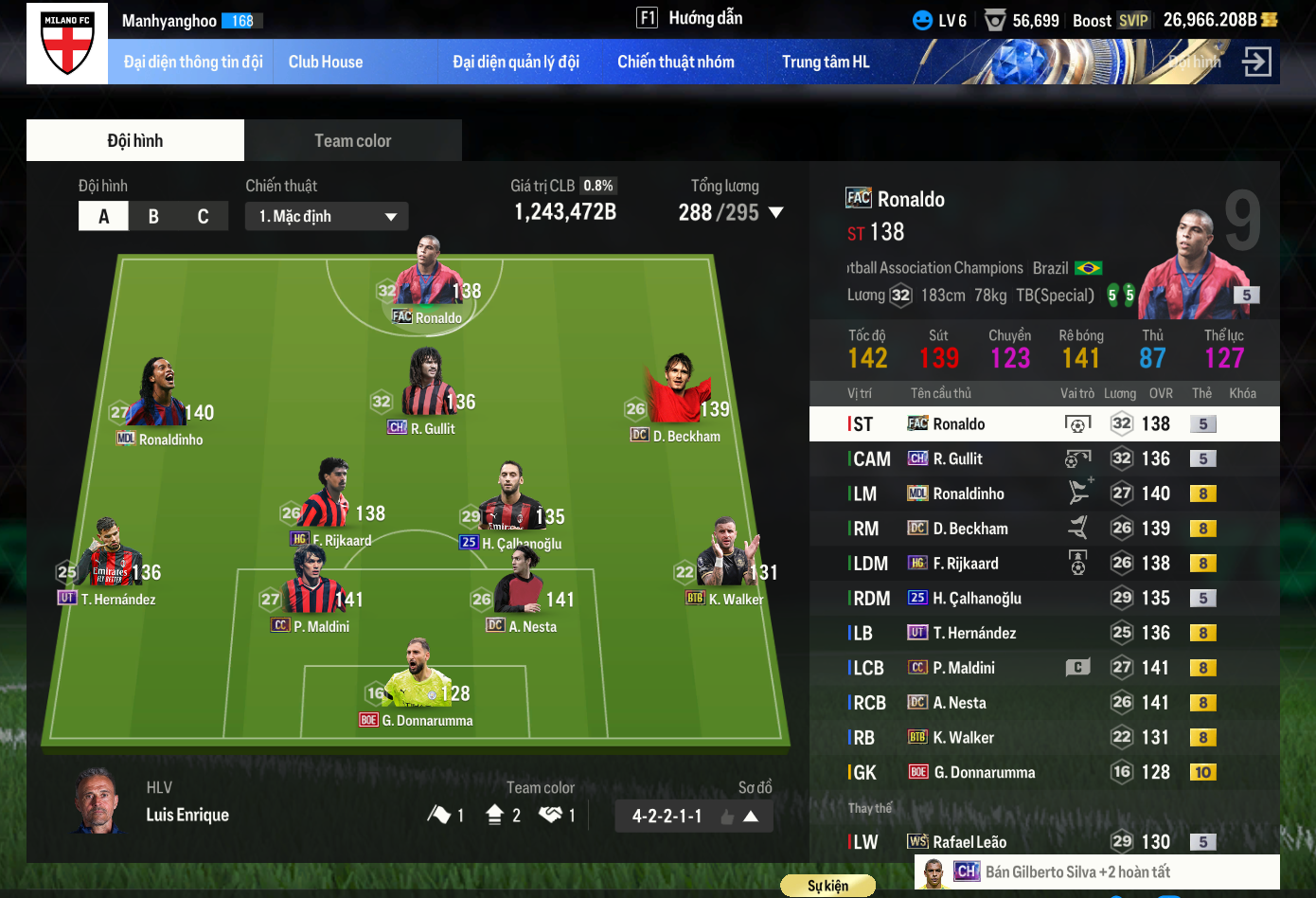Expand the Tổng lương salary arrow
Viewport: 1316px width, 898px height.
(x=776, y=212)
